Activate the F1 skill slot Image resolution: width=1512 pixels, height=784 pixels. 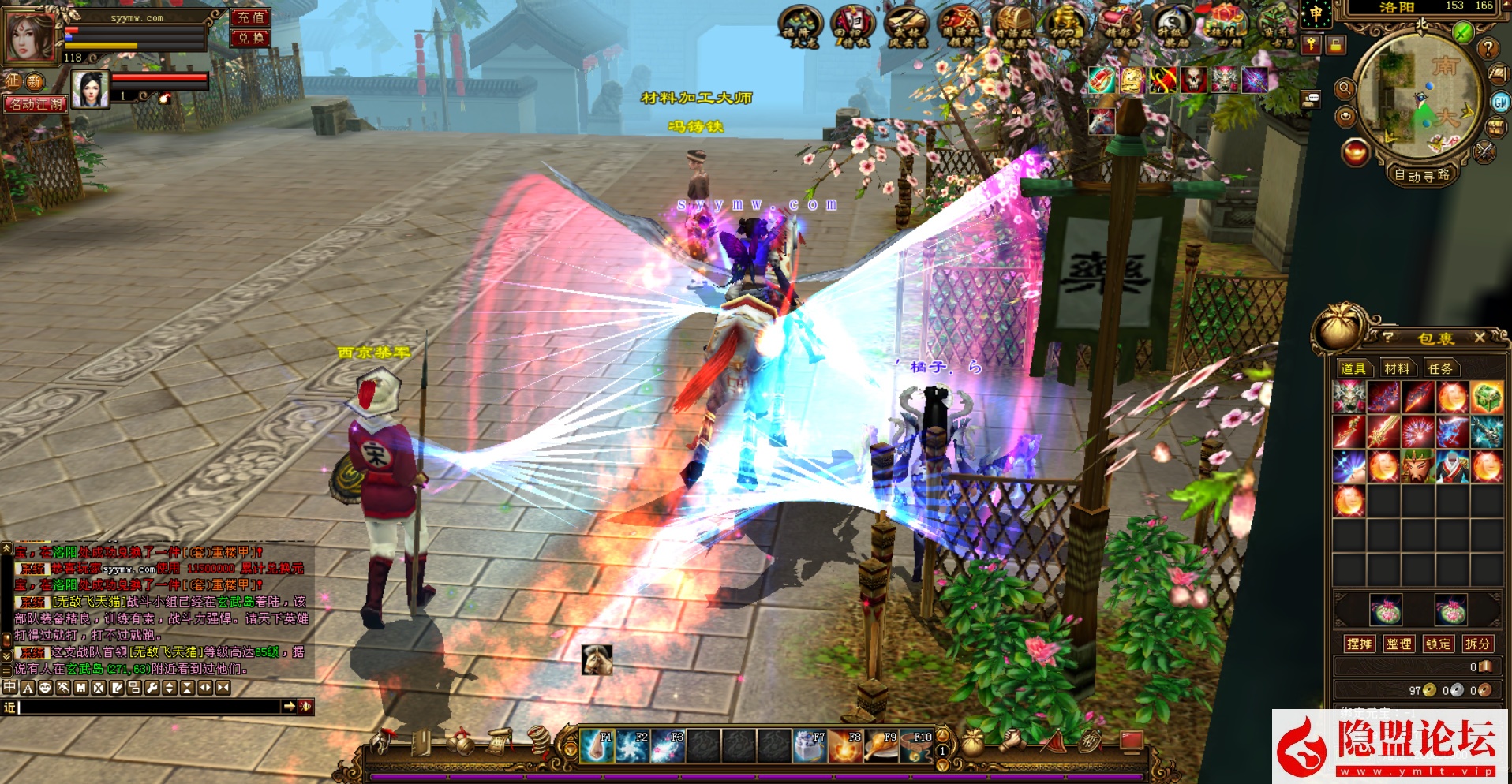[596, 745]
